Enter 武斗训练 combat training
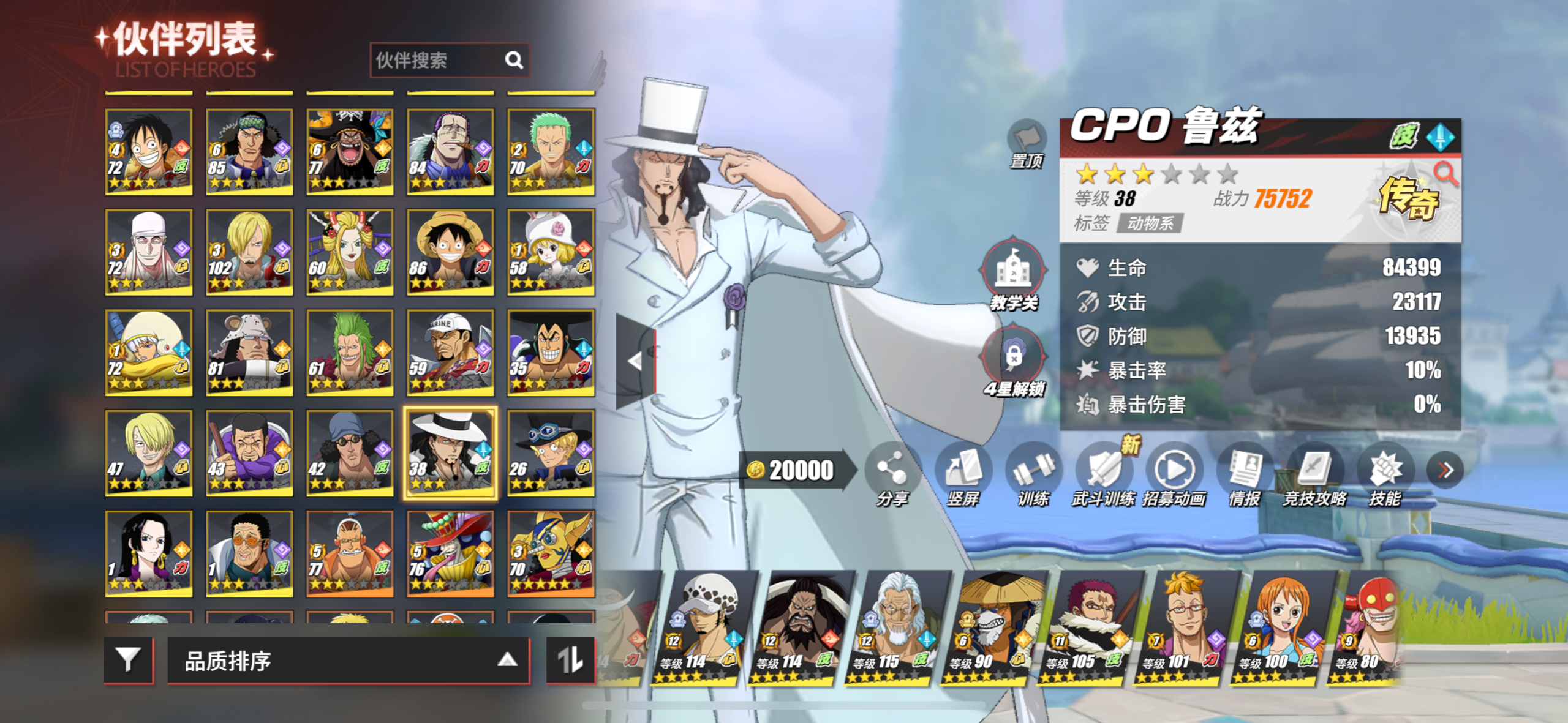Image resolution: width=1568 pixels, height=723 pixels. coord(1103,474)
